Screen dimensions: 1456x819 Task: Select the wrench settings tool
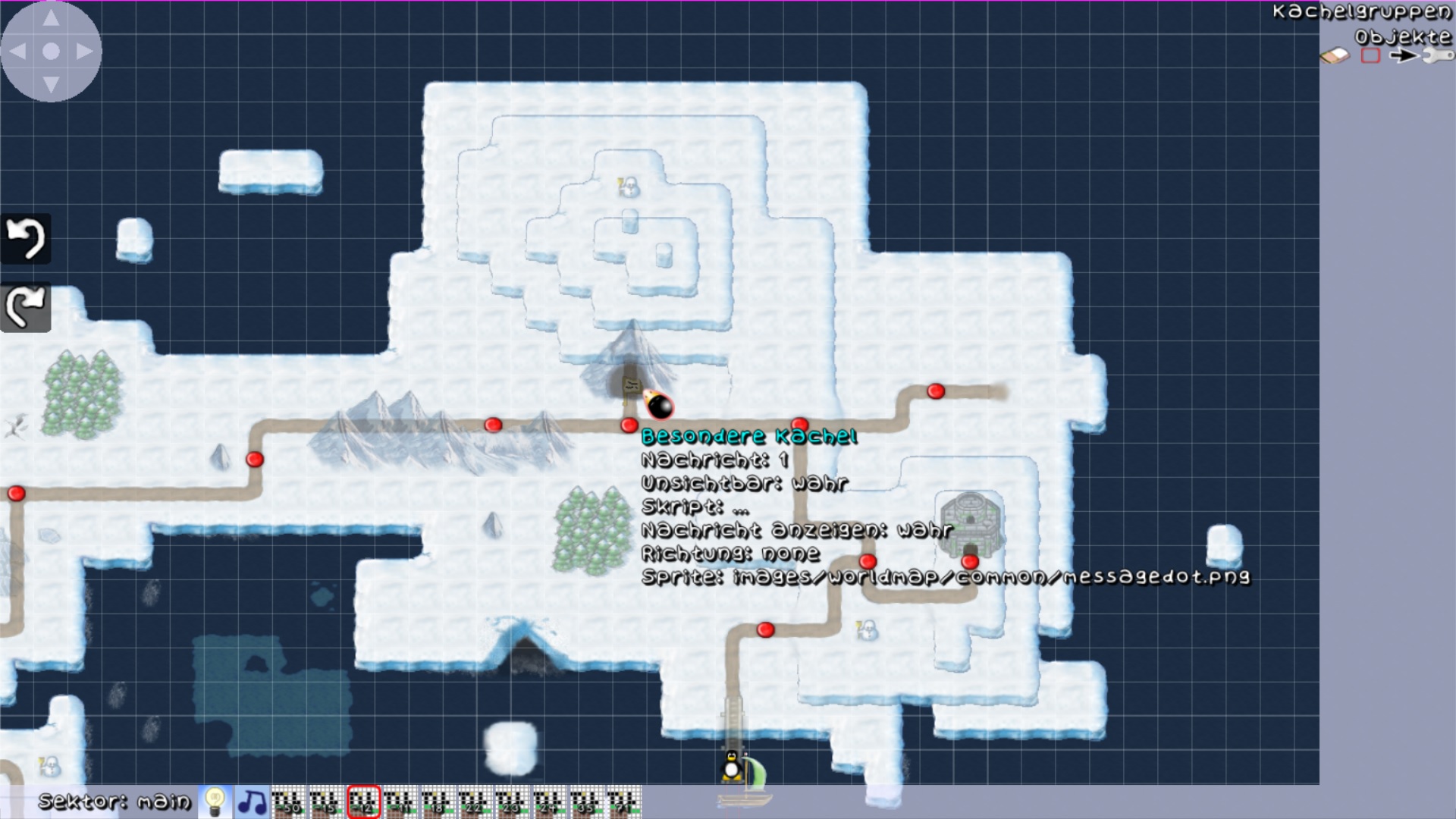(x=1437, y=55)
